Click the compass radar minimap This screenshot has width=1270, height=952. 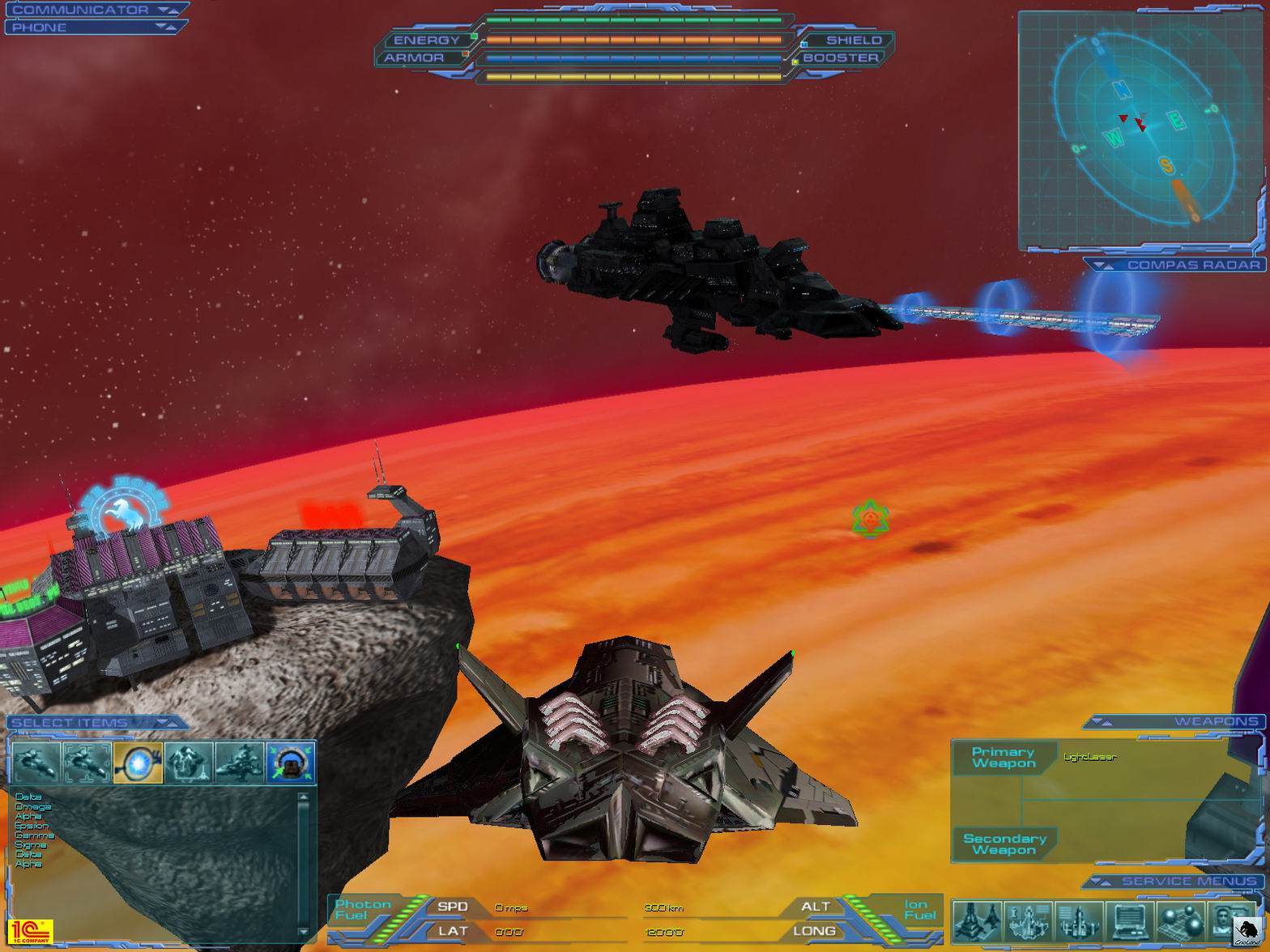click(1140, 130)
